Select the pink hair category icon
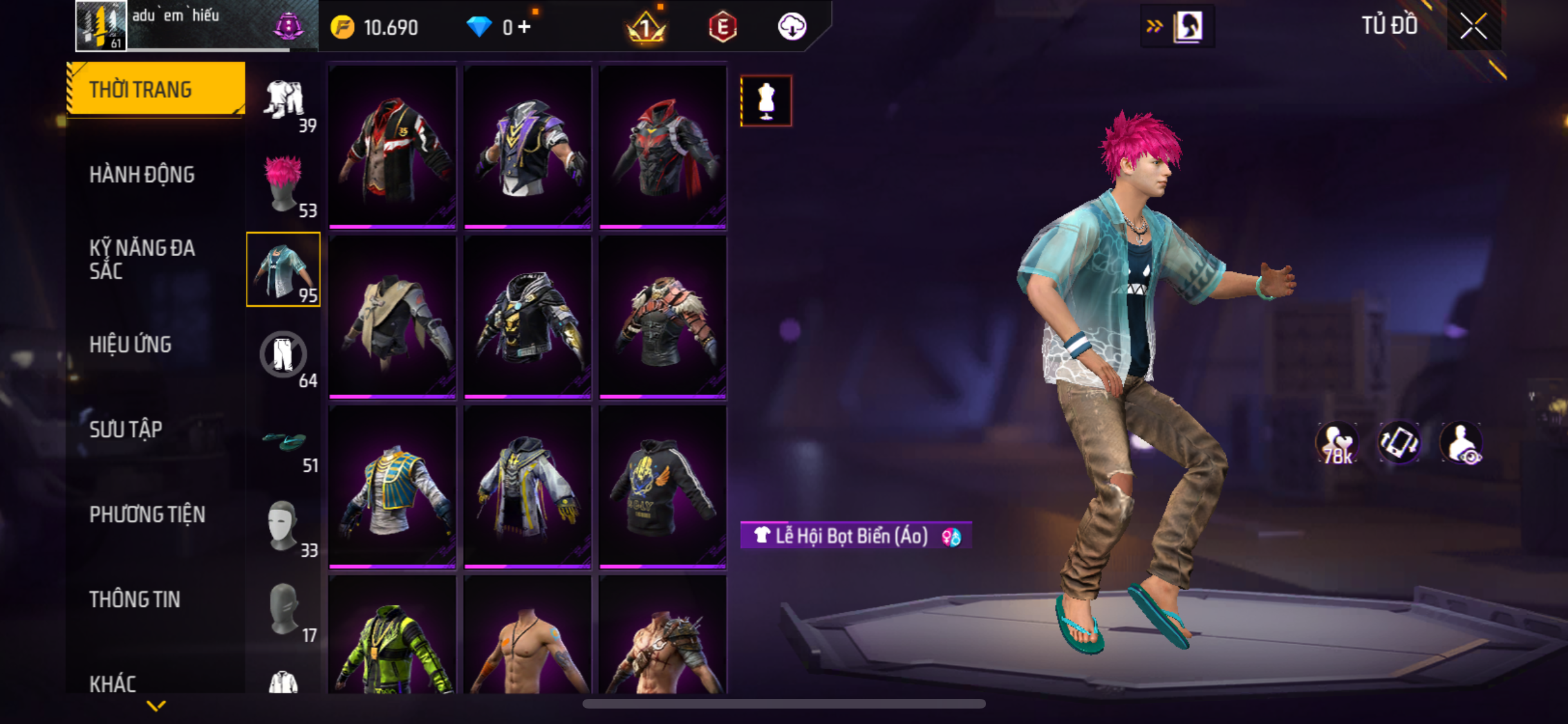1568x724 pixels. point(284,184)
